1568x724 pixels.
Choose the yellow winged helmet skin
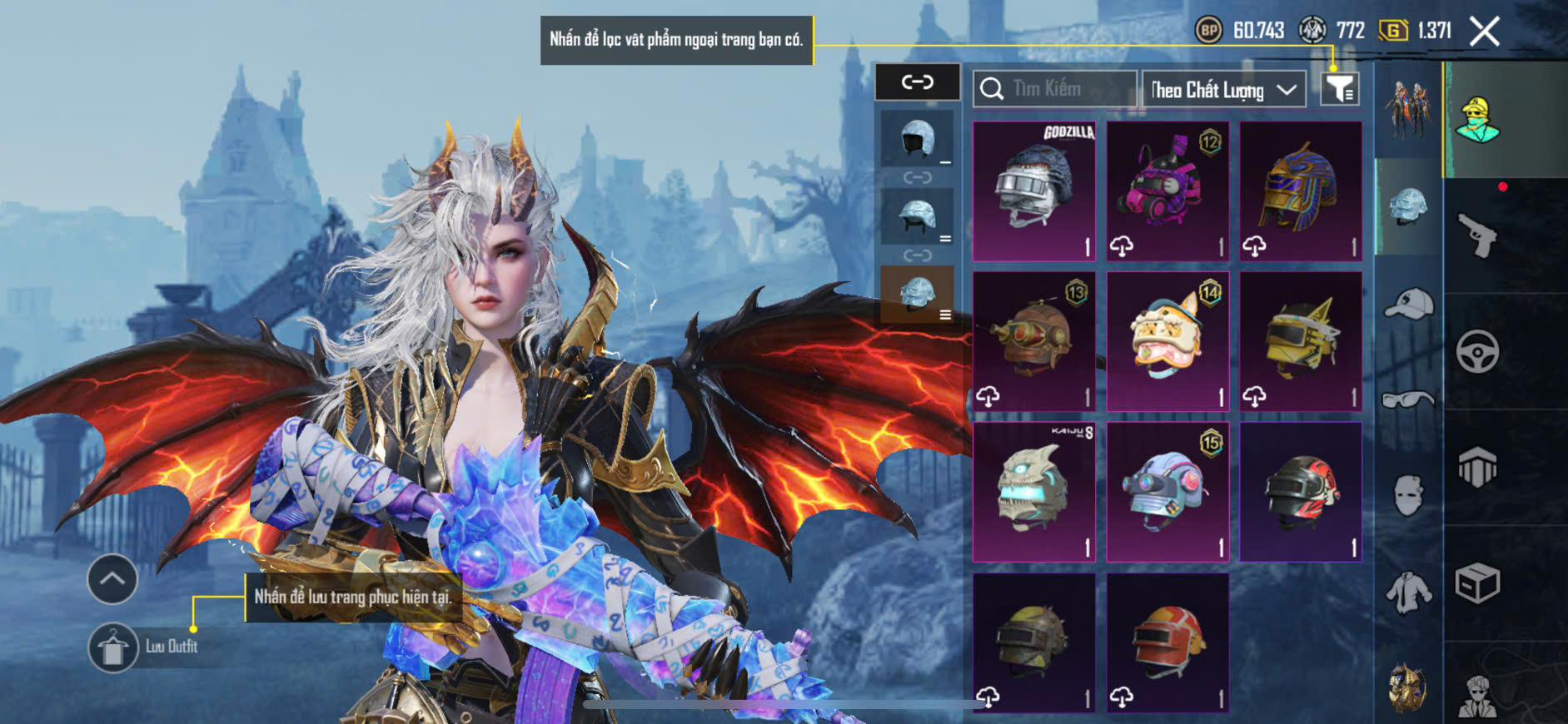point(1301,341)
